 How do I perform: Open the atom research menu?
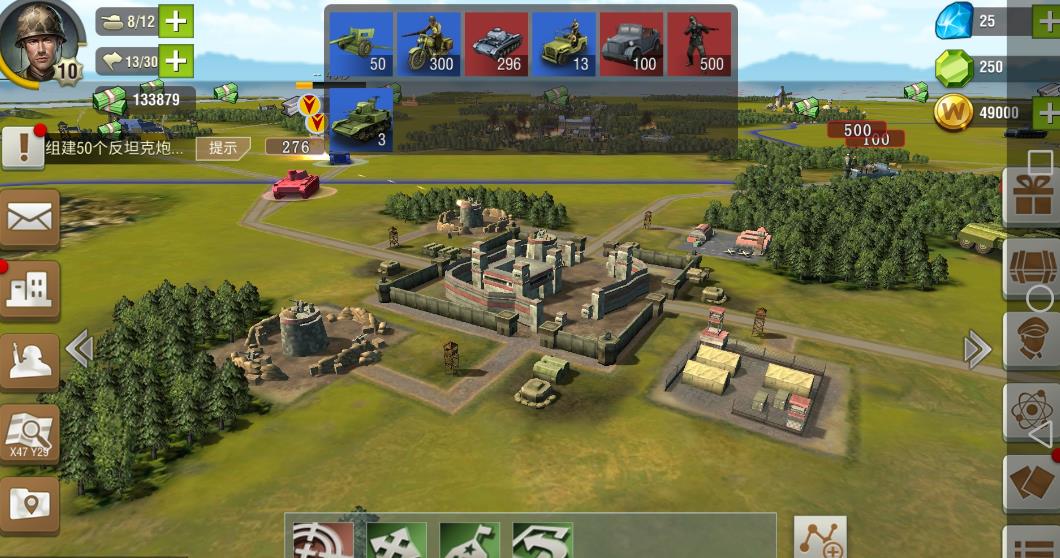click(1032, 412)
